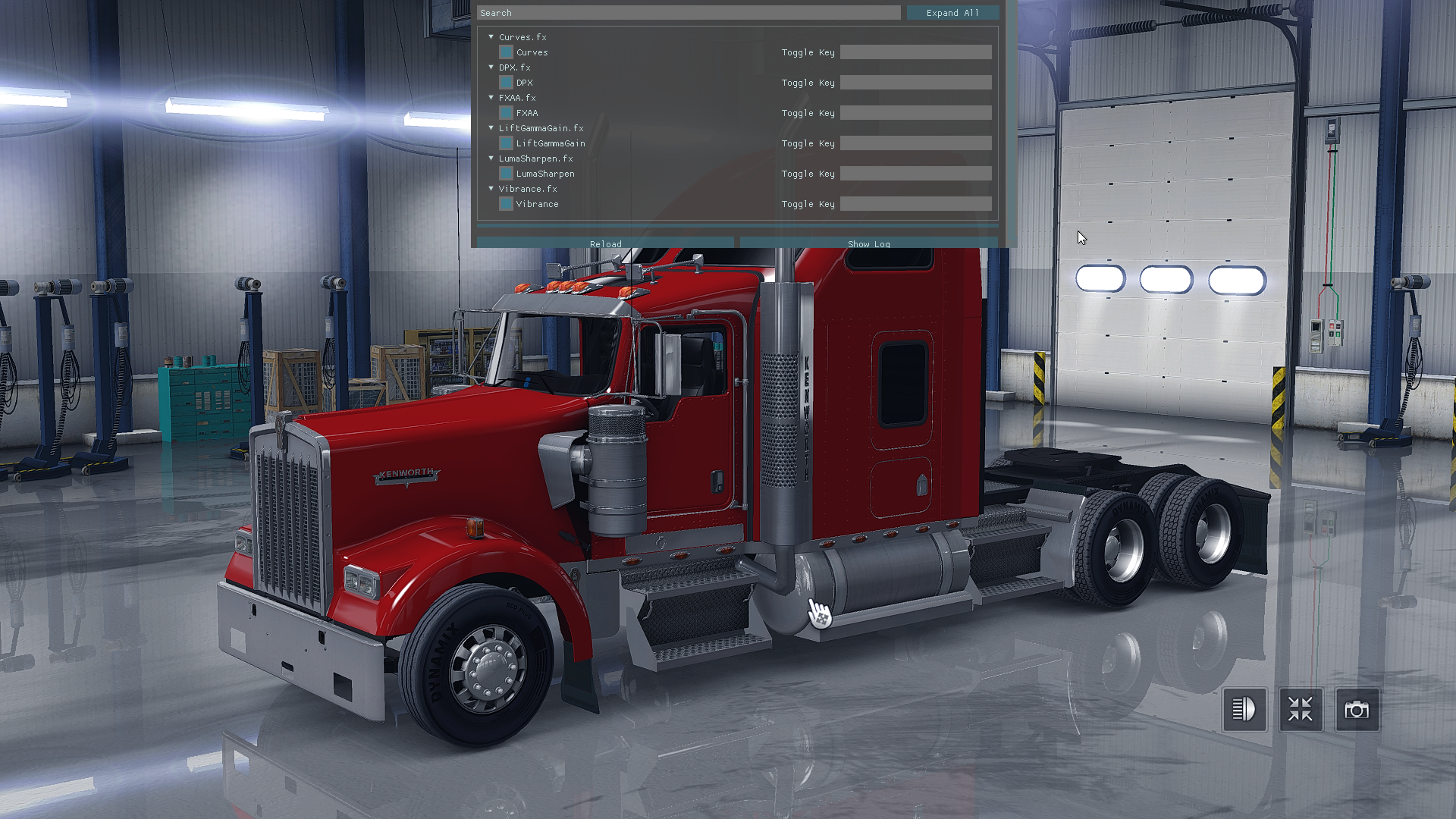
Task: Take a screenshot with the camera icon
Action: tap(1357, 710)
